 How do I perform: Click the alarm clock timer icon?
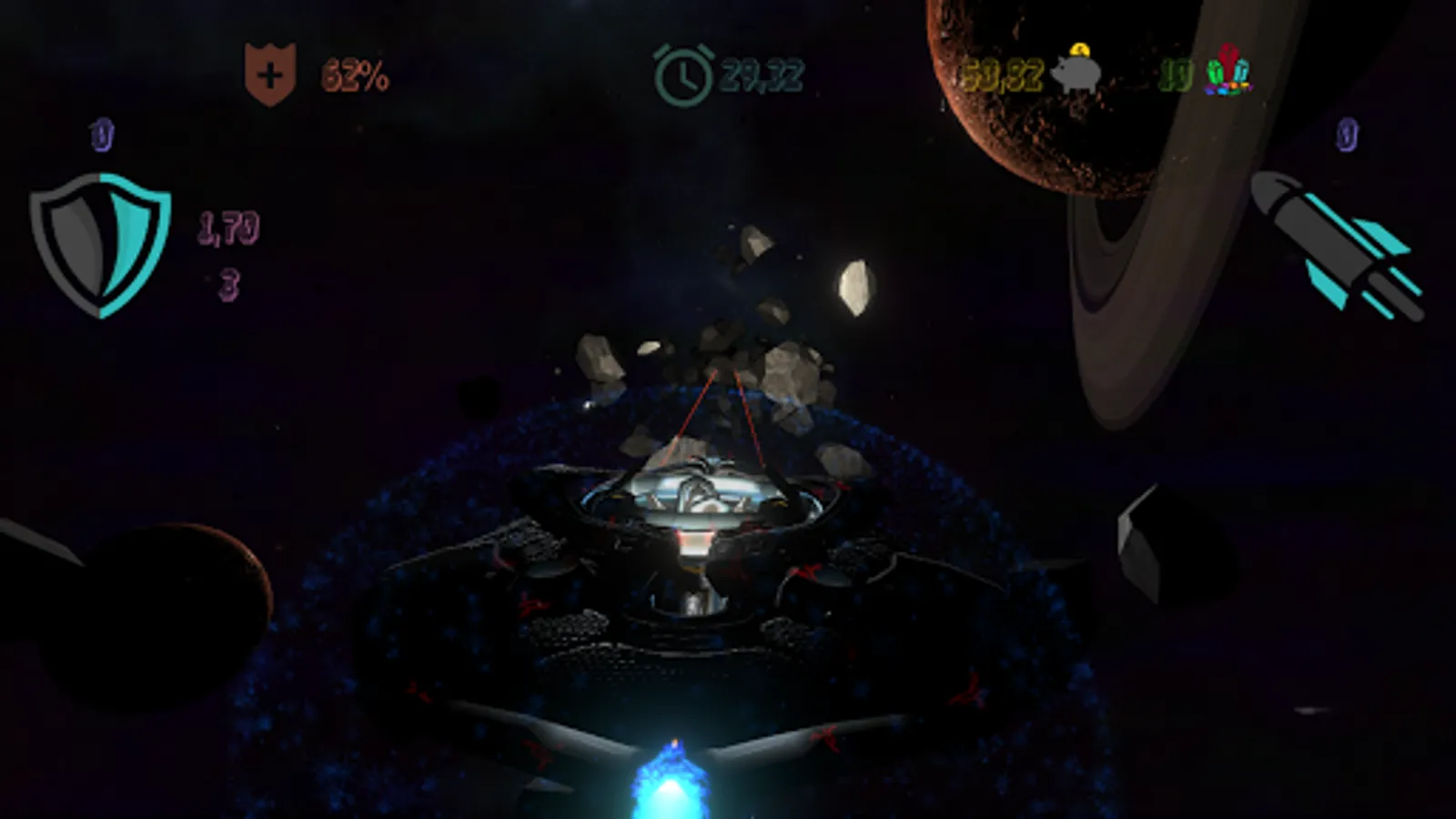click(682, 73)
